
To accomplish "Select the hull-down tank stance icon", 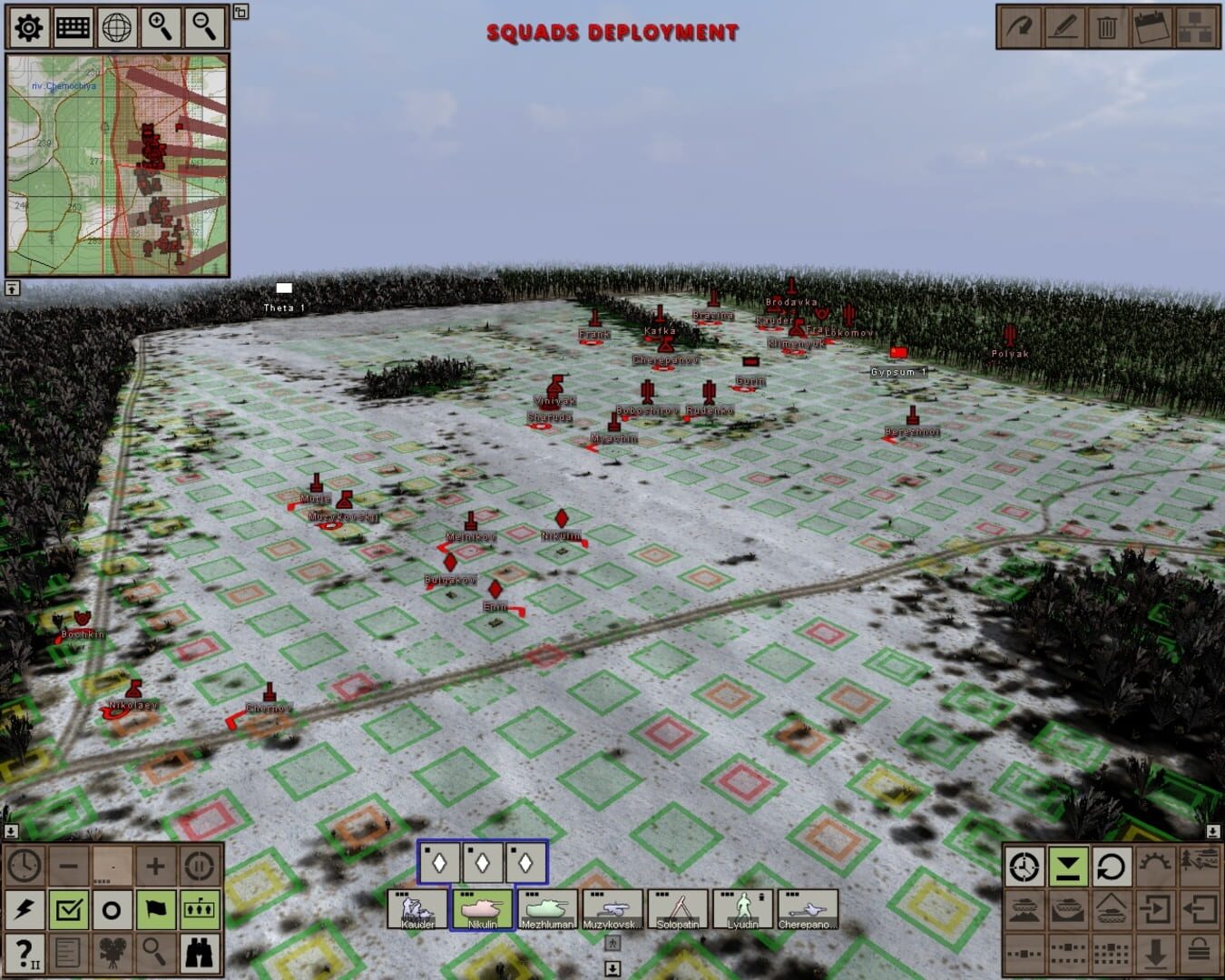I will tap(1025, 909).
